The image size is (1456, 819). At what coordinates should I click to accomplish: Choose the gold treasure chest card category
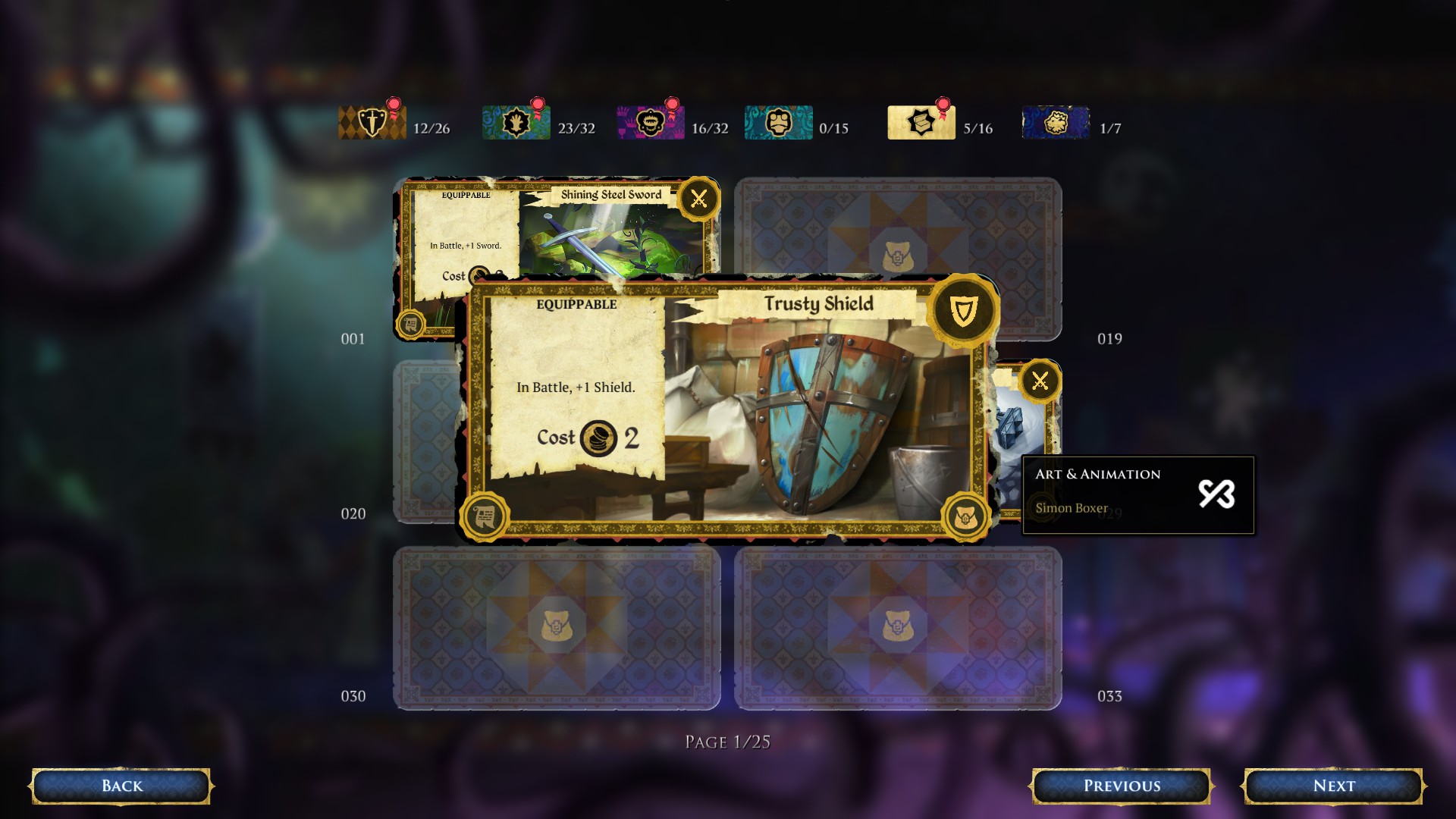pos(921,123)
